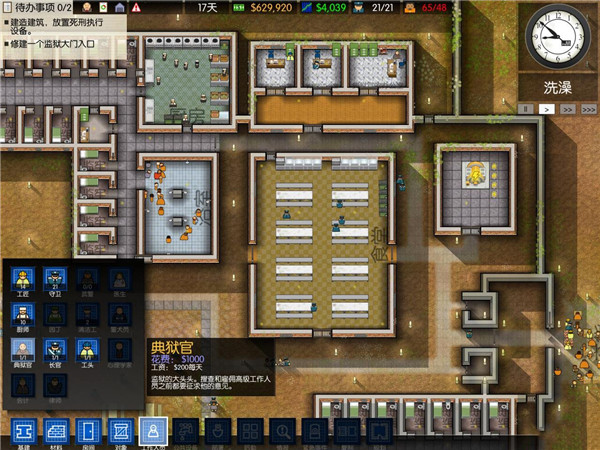This screenshot has height=450, width=600.
Task: Select the 工头 foreman icon
Action: click(87, 350)
